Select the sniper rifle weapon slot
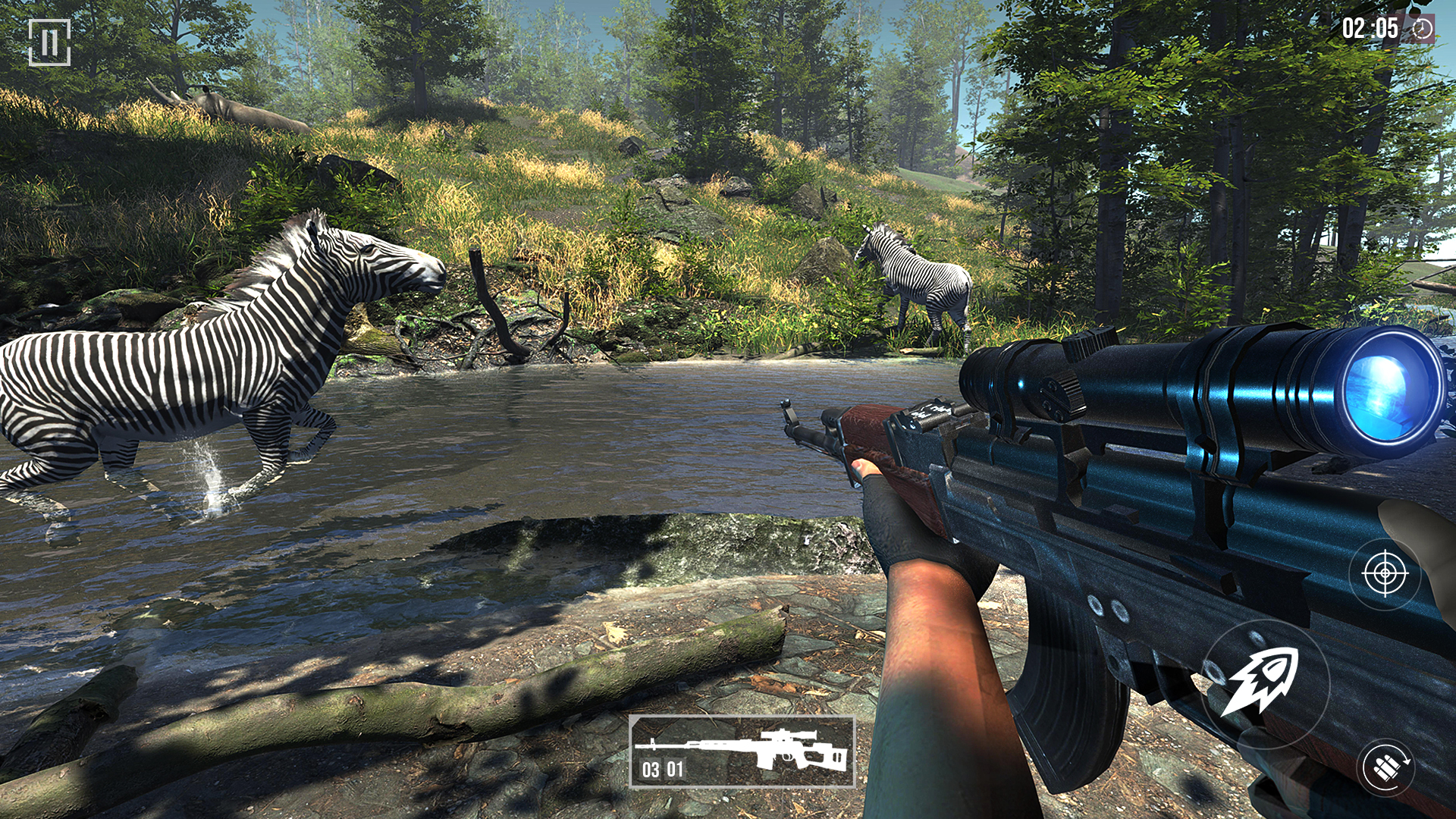1456x819 pixels. tap(742, 752)
